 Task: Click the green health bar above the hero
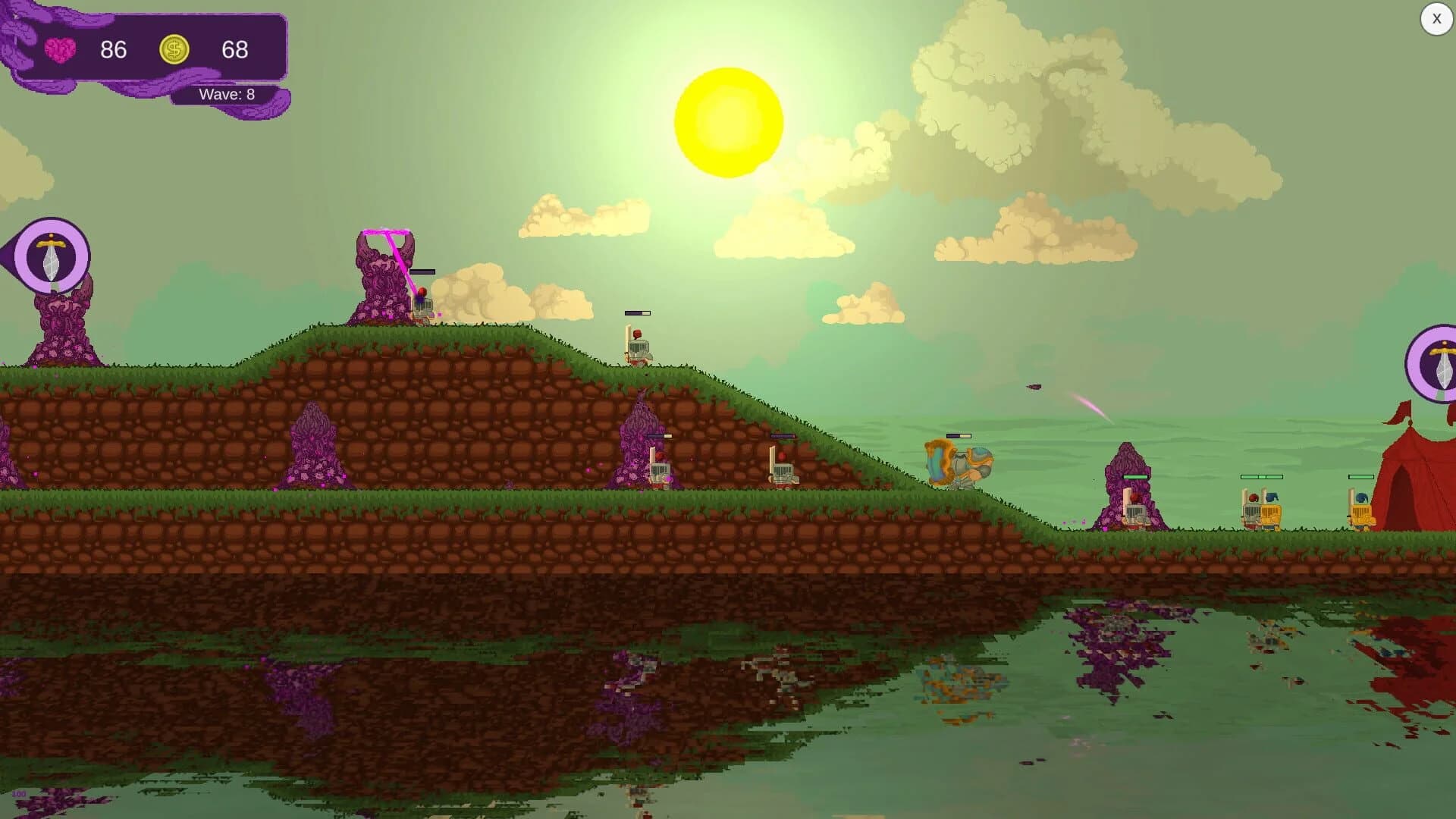[958, 436]
